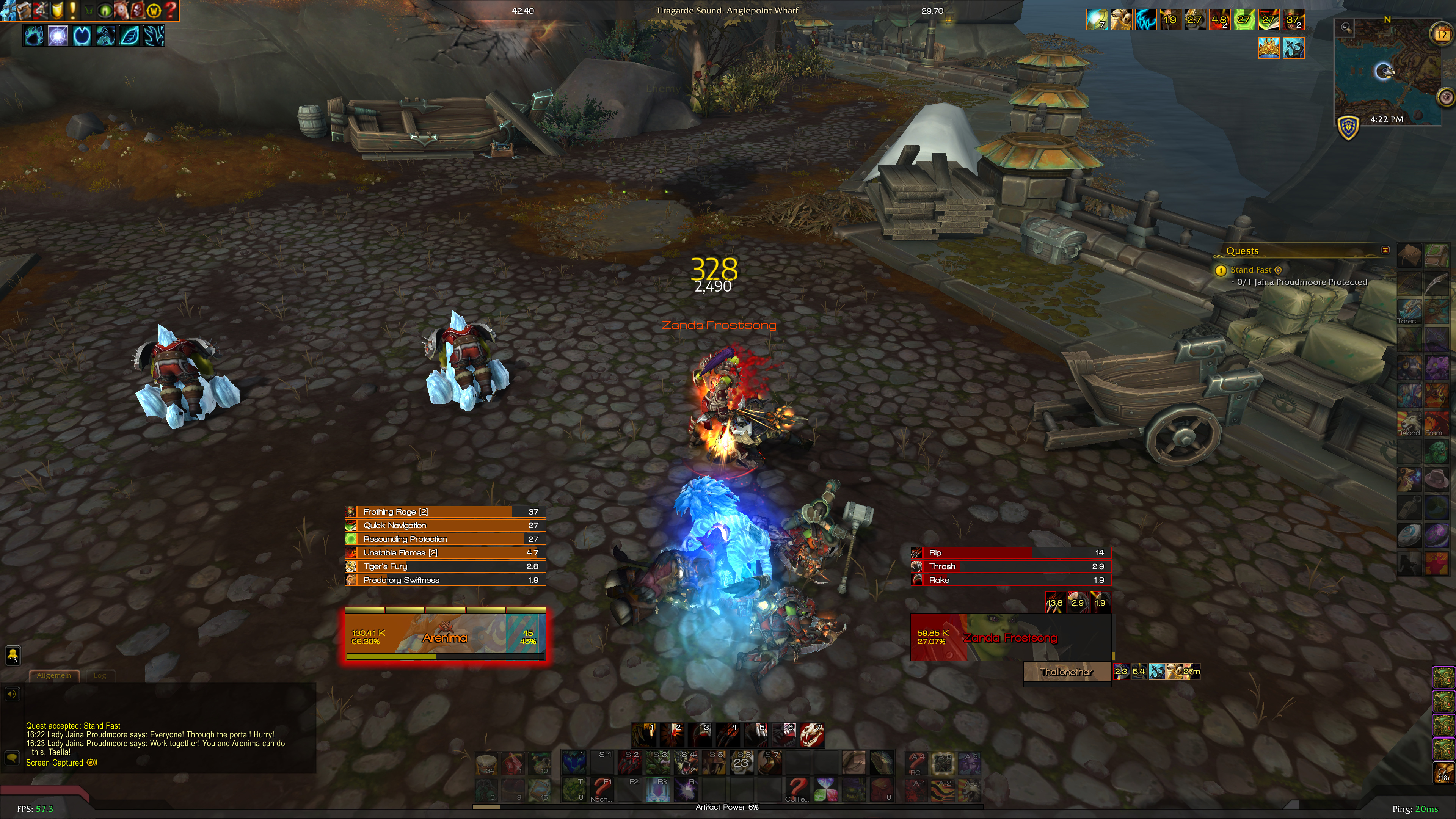
Task: Activate the blue paw print form icon
Action: (34, 36)
